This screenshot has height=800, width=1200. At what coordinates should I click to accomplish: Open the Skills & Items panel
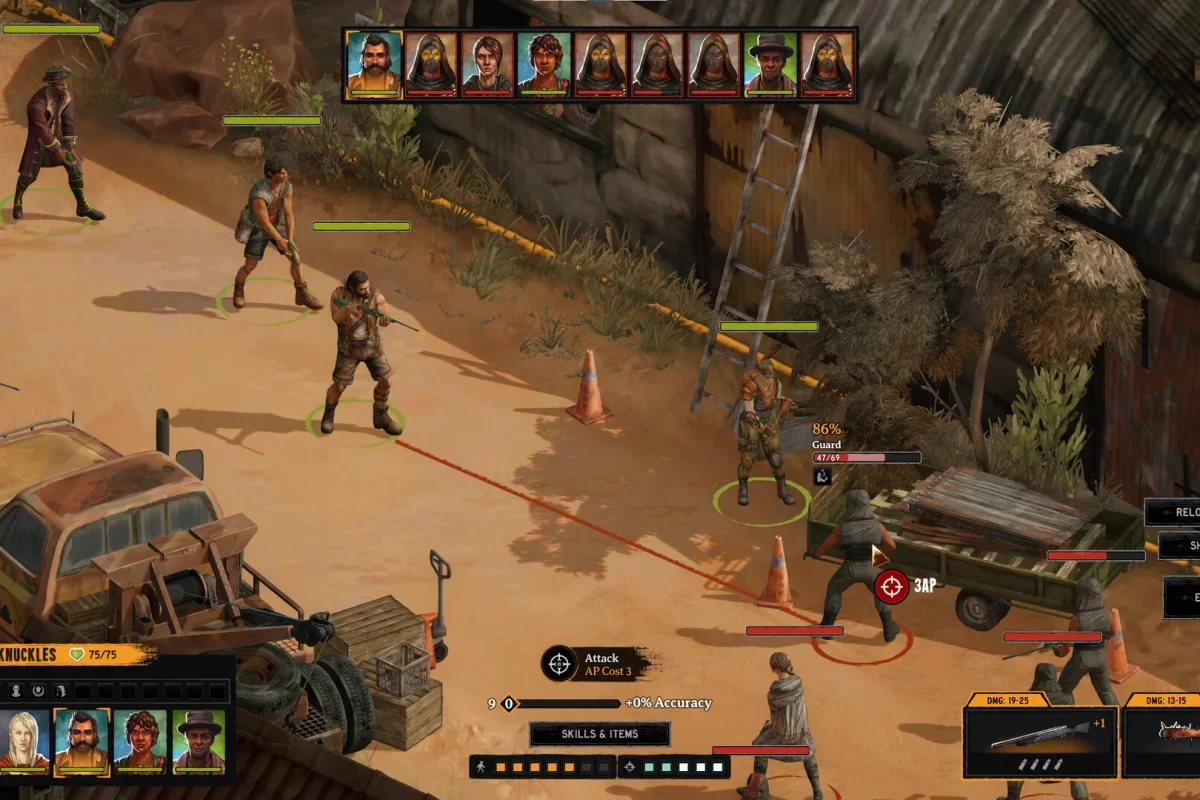(599, 734)
